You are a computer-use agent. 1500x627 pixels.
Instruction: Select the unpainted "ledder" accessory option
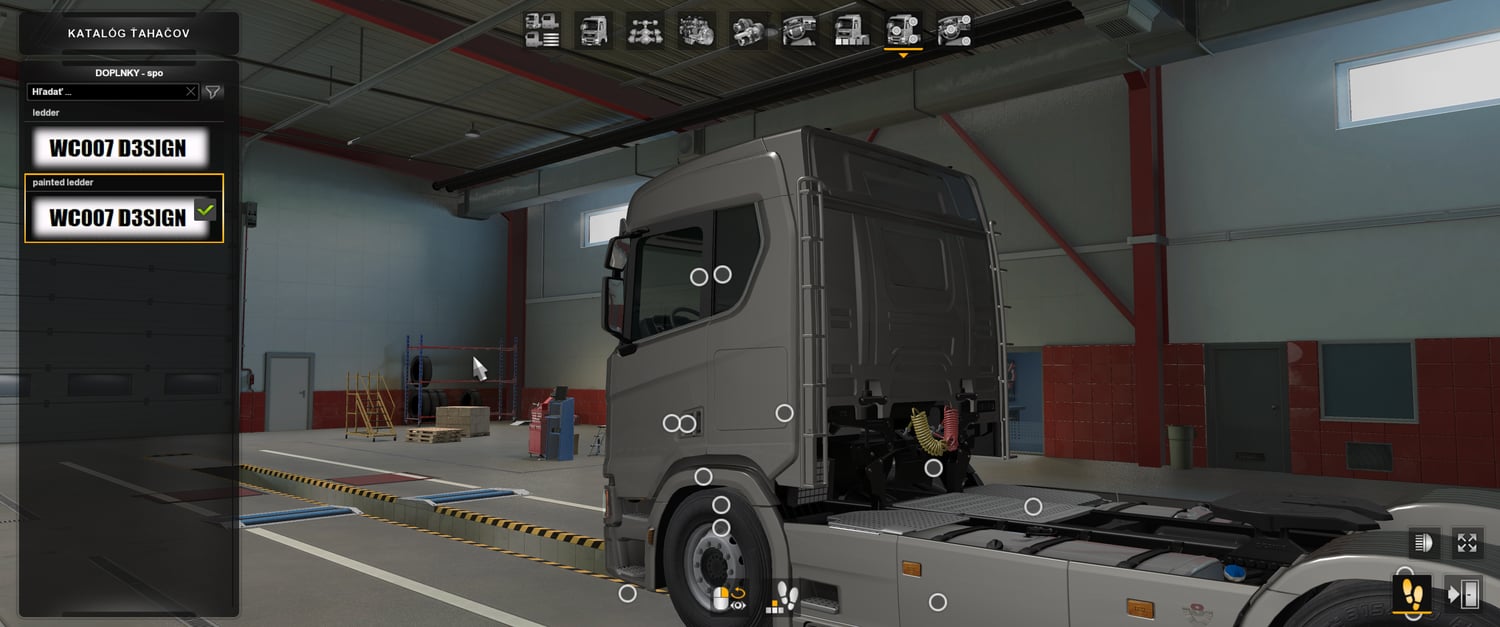click(118, 148)
